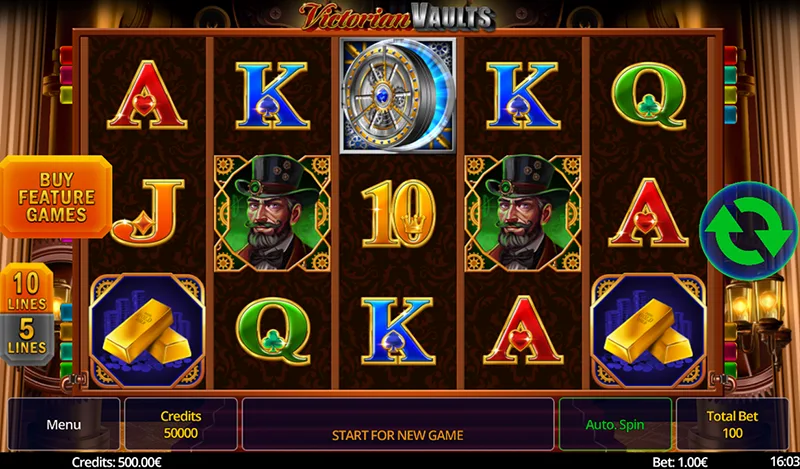This screenshot has height=469, width=800.
Task: Switch to 5 Lines option
Action: coord(26,335)
